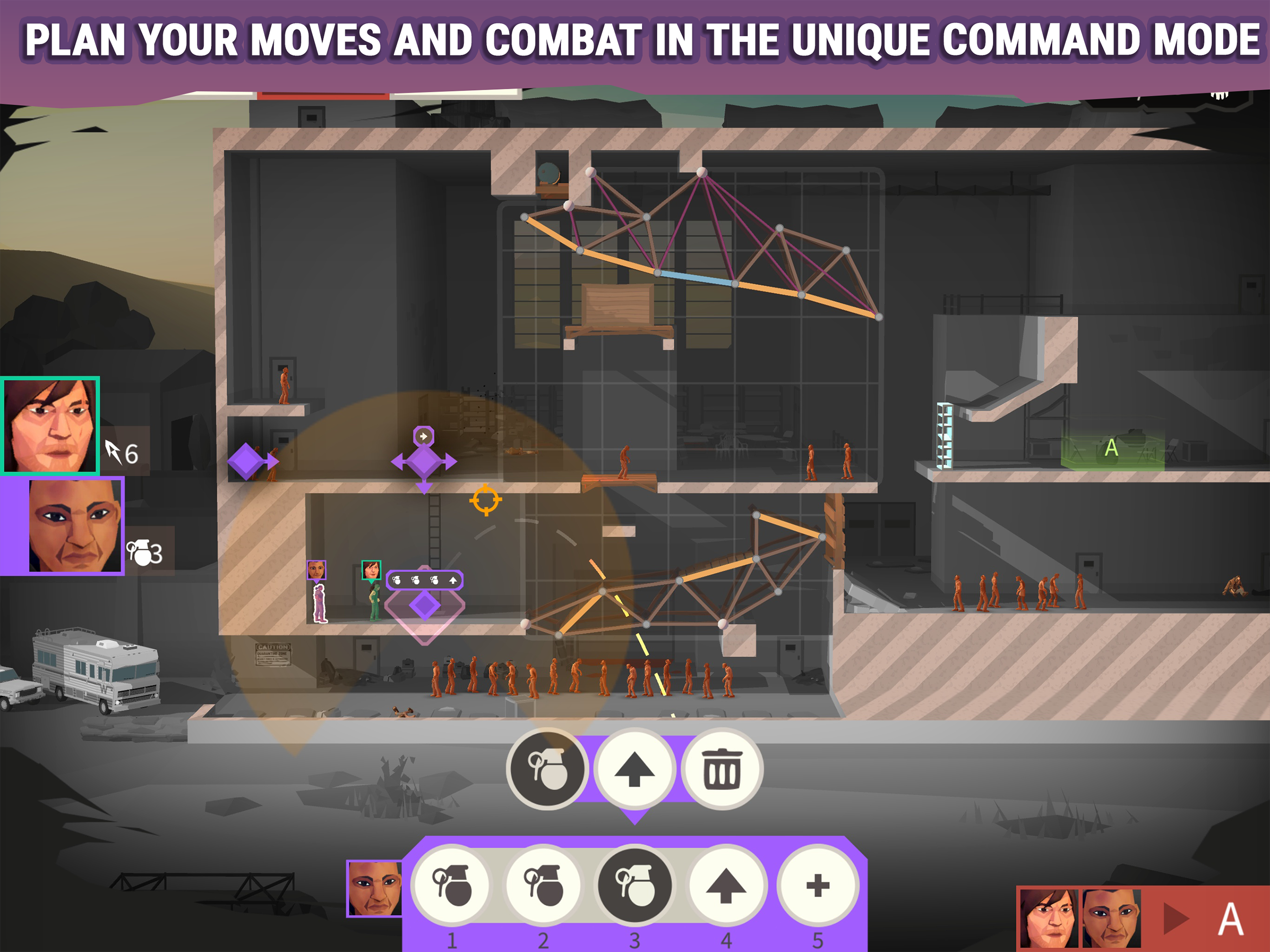Select the grenade icon in queue slot 2
Image resolution: width=1270 pixels, height=952 pixels.
[543, 886]
